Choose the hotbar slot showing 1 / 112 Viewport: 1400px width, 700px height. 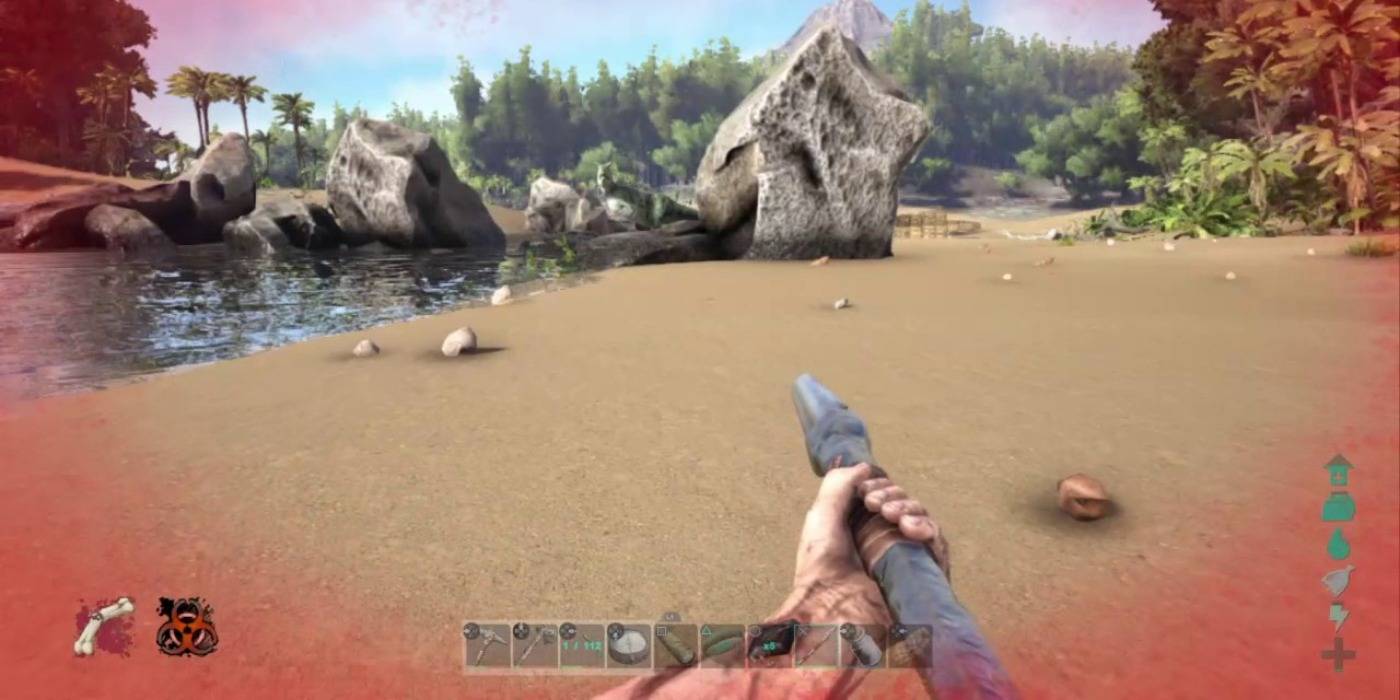click(581, 646)
